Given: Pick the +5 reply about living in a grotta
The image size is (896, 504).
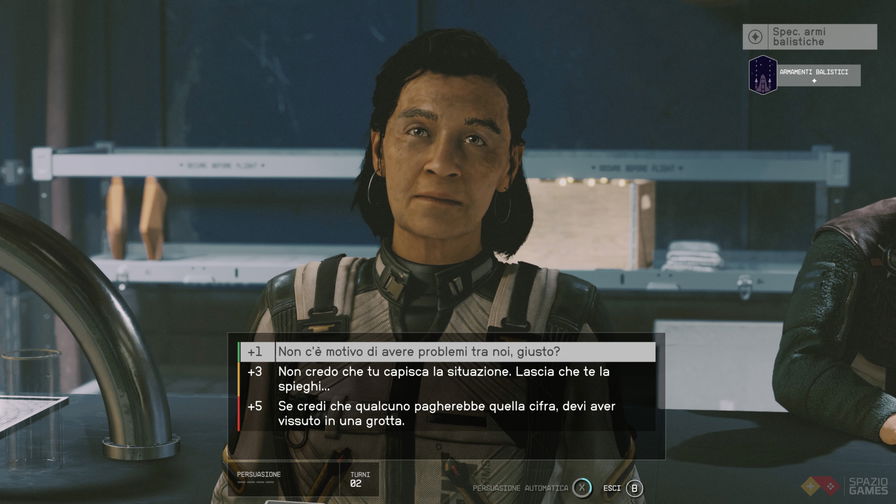Looking at the screenshot, I should click(447, 414).
